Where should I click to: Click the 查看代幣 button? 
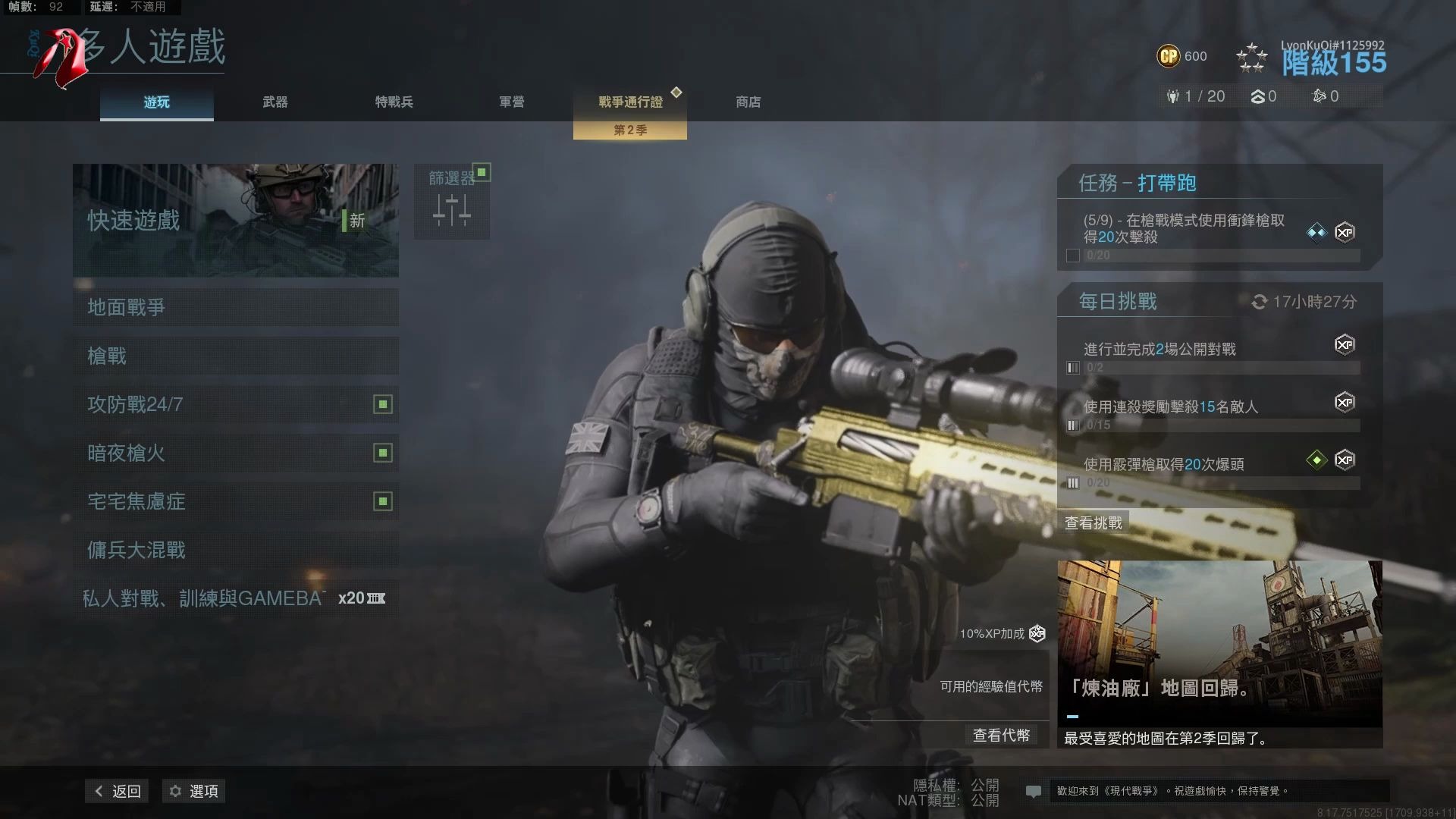coord(1001,735)
